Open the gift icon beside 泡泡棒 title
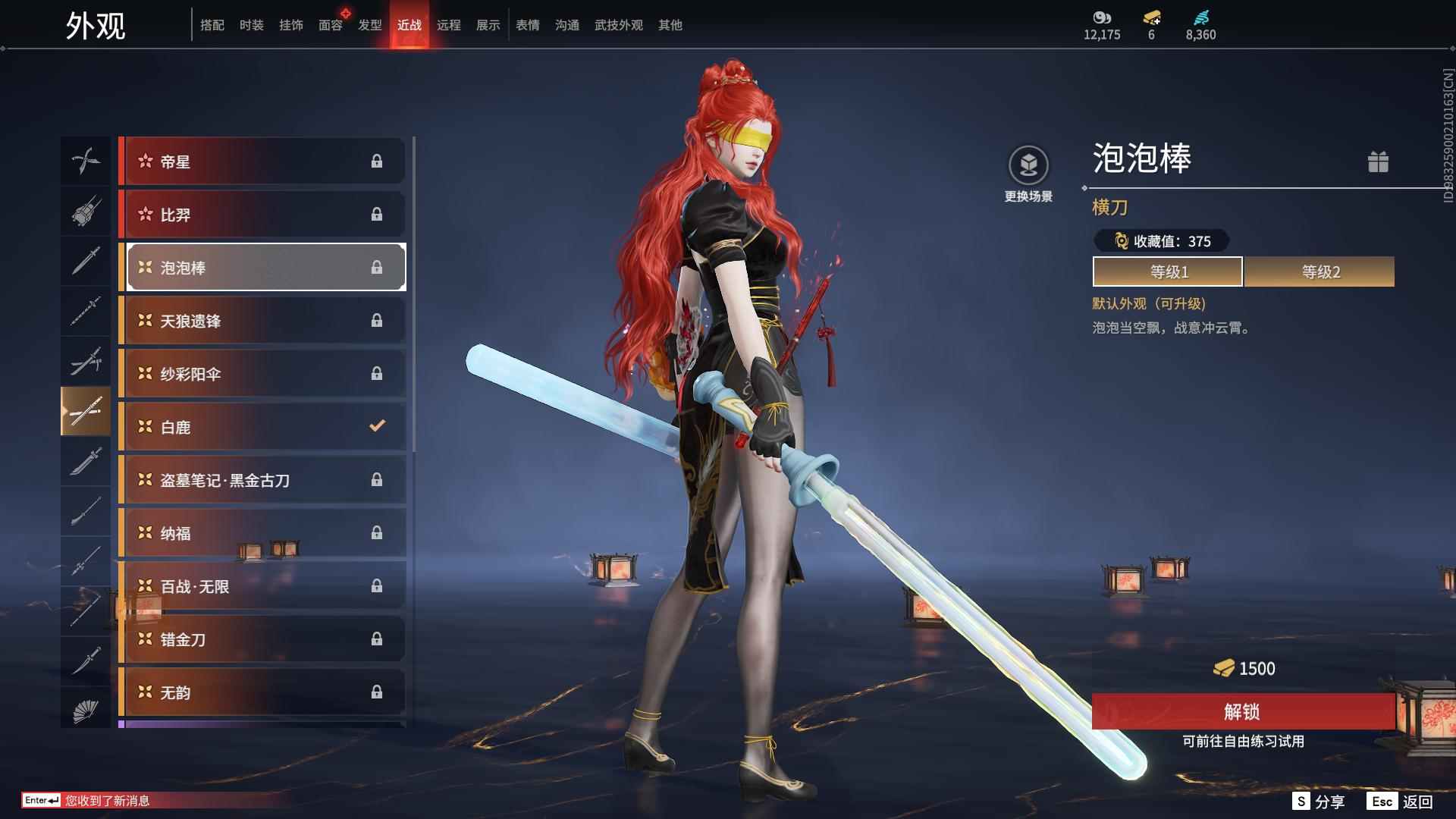1456x819 pixels. tap(1379, 162)
